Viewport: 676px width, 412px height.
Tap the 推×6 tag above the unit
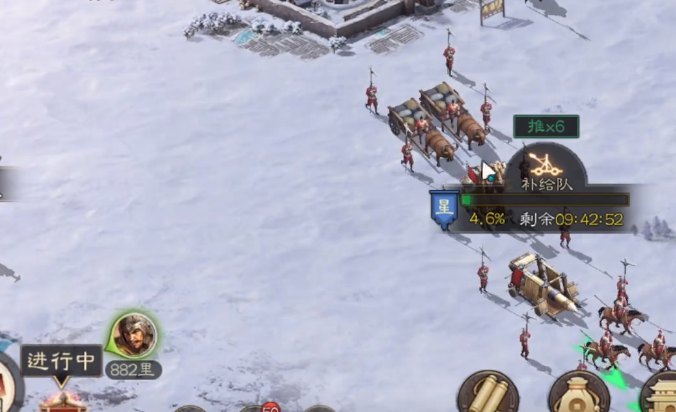[545, 126]
